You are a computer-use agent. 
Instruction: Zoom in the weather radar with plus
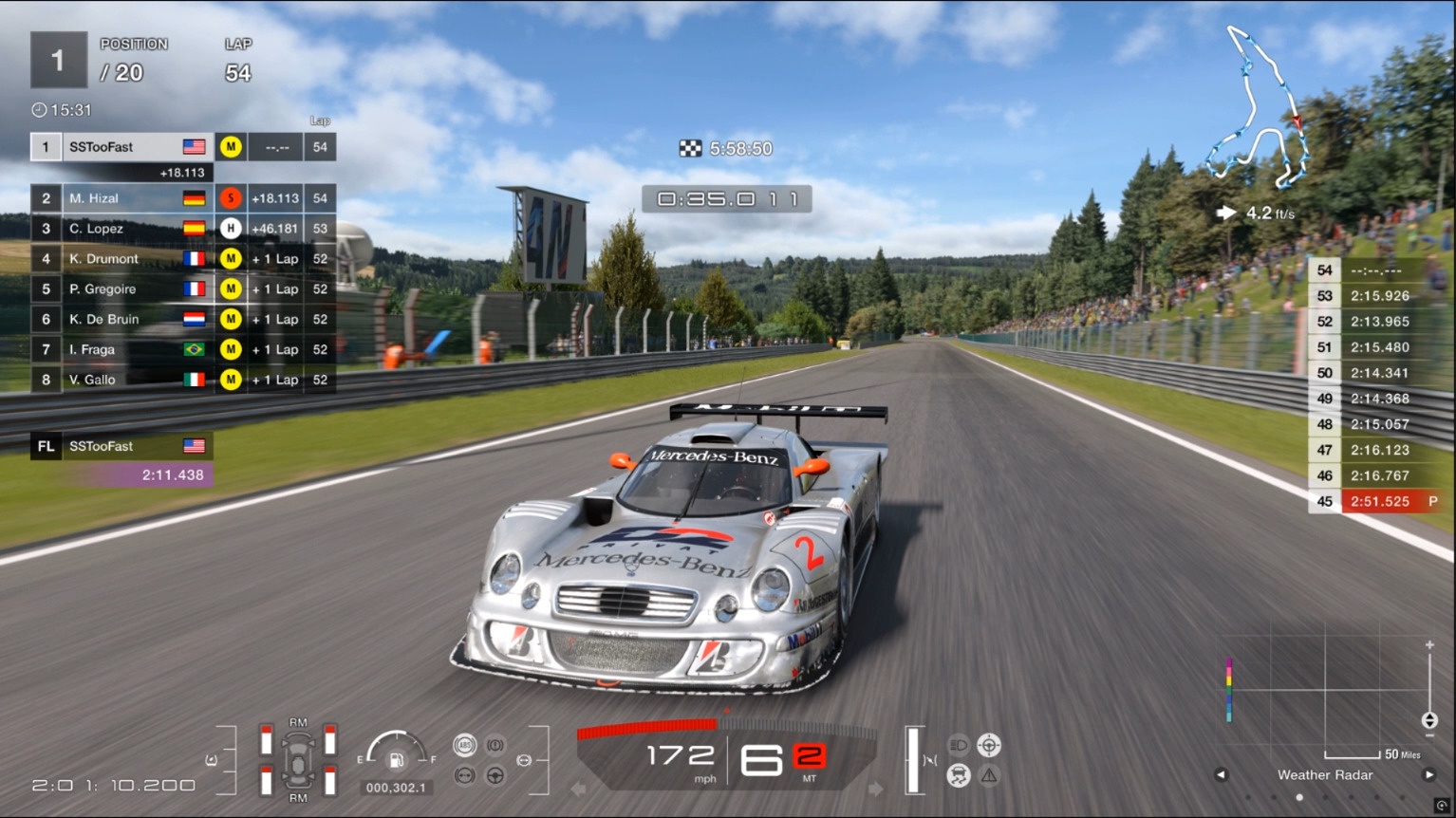1429,645
